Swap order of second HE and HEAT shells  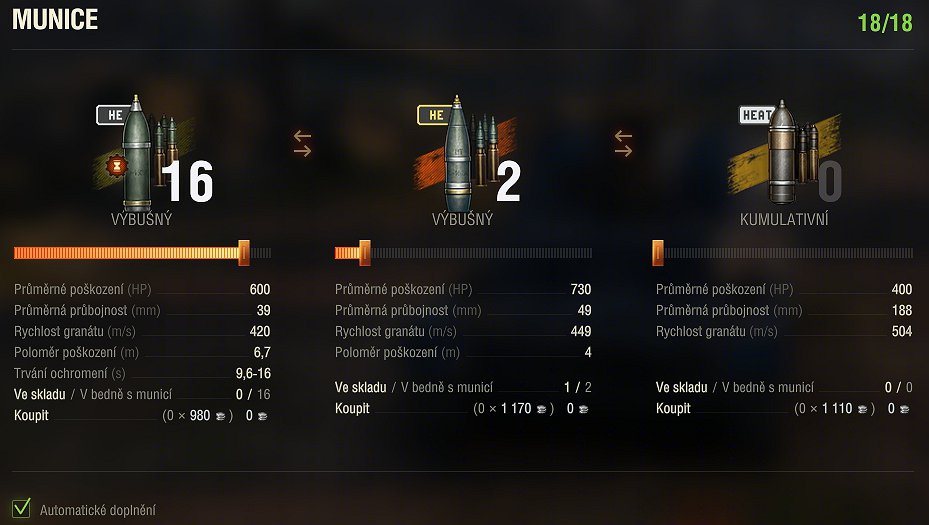click(624, 143)
